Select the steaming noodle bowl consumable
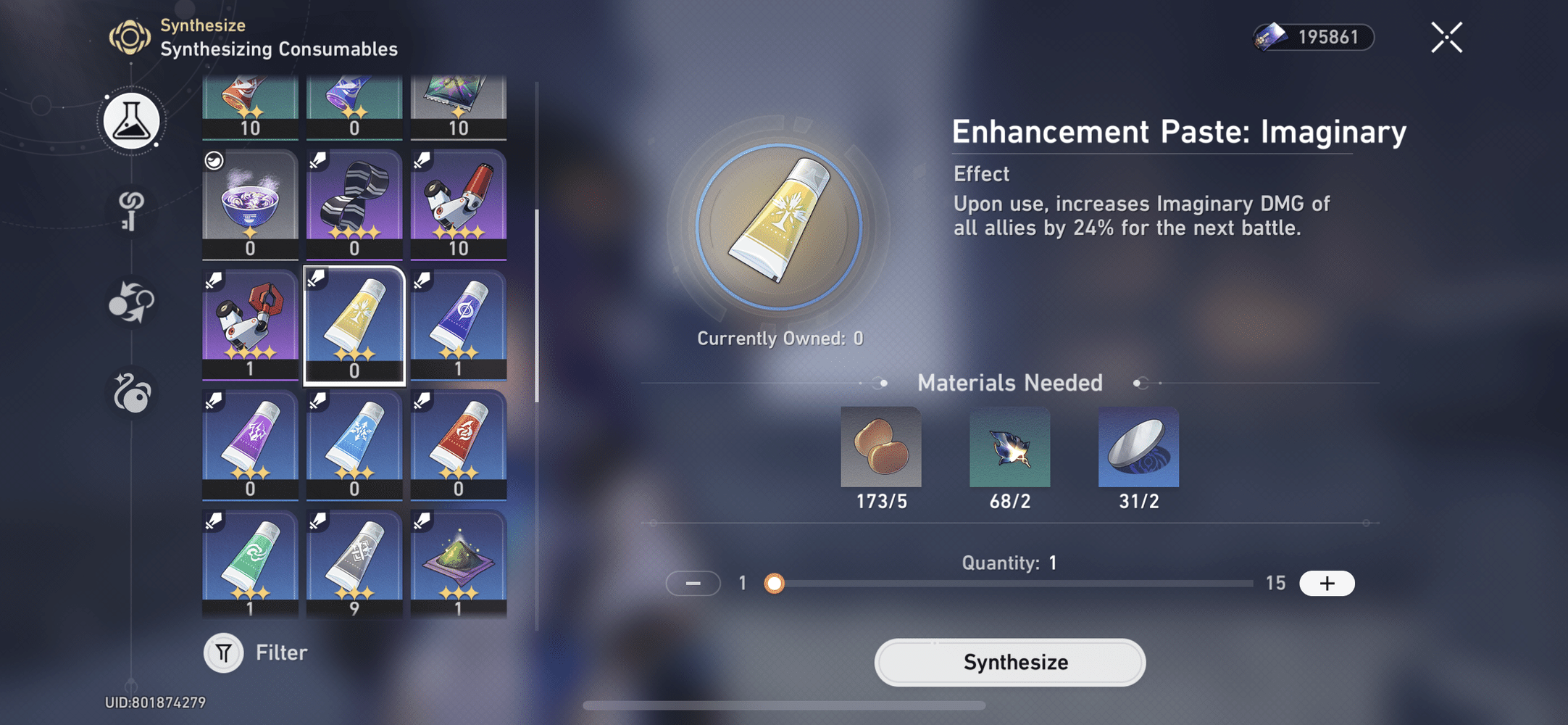 250,201
